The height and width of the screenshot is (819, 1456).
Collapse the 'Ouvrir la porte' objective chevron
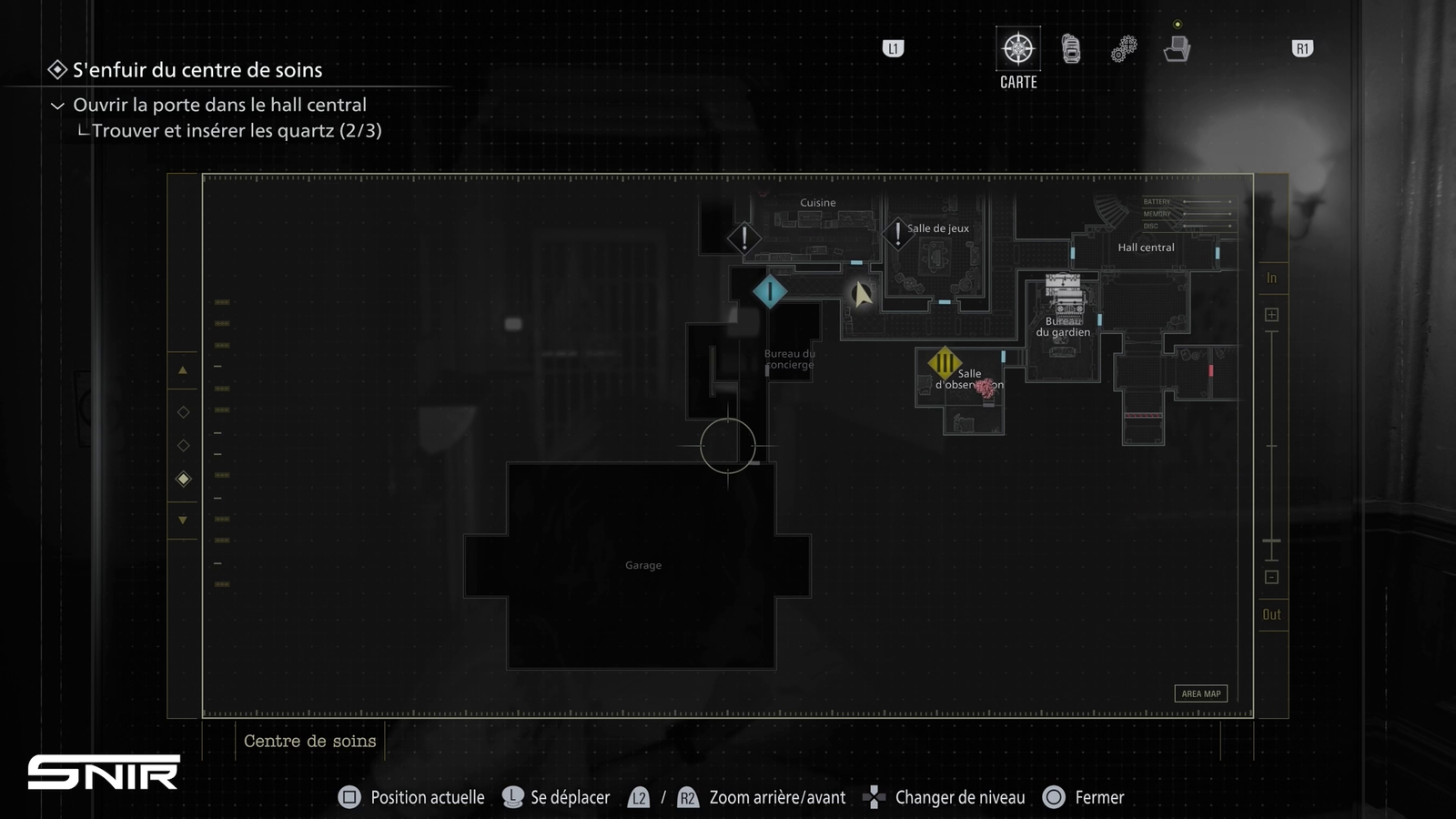(57, 106)
